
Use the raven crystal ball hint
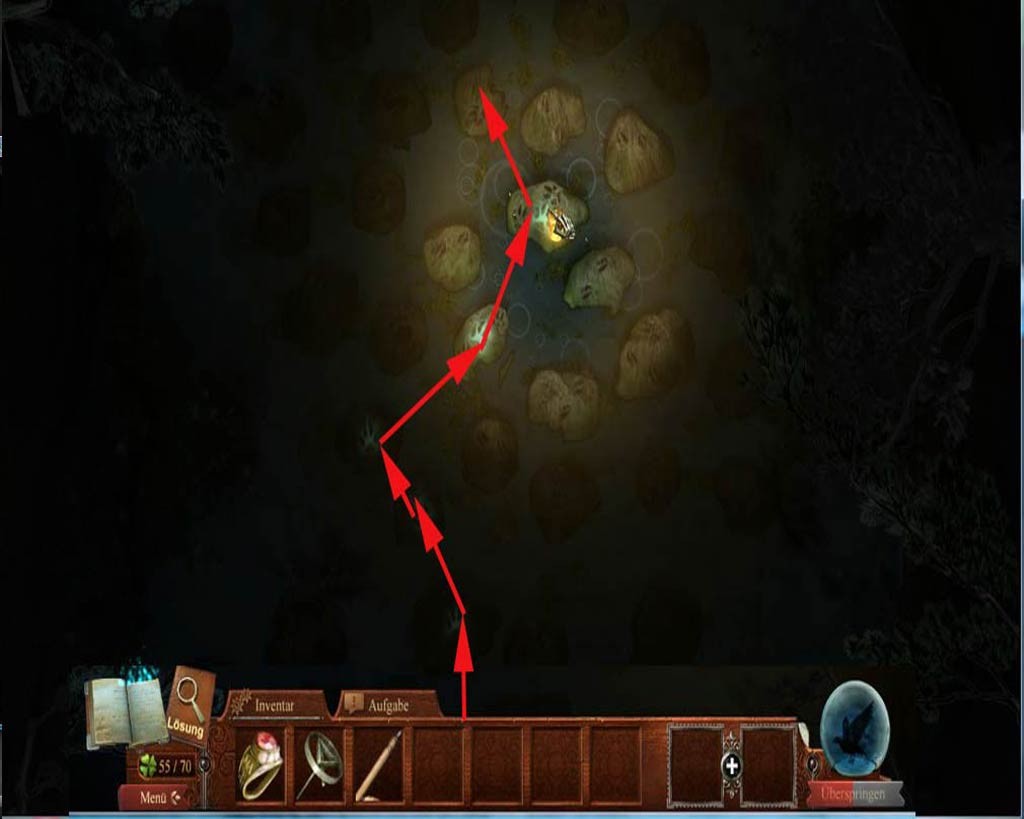[855, 727]
